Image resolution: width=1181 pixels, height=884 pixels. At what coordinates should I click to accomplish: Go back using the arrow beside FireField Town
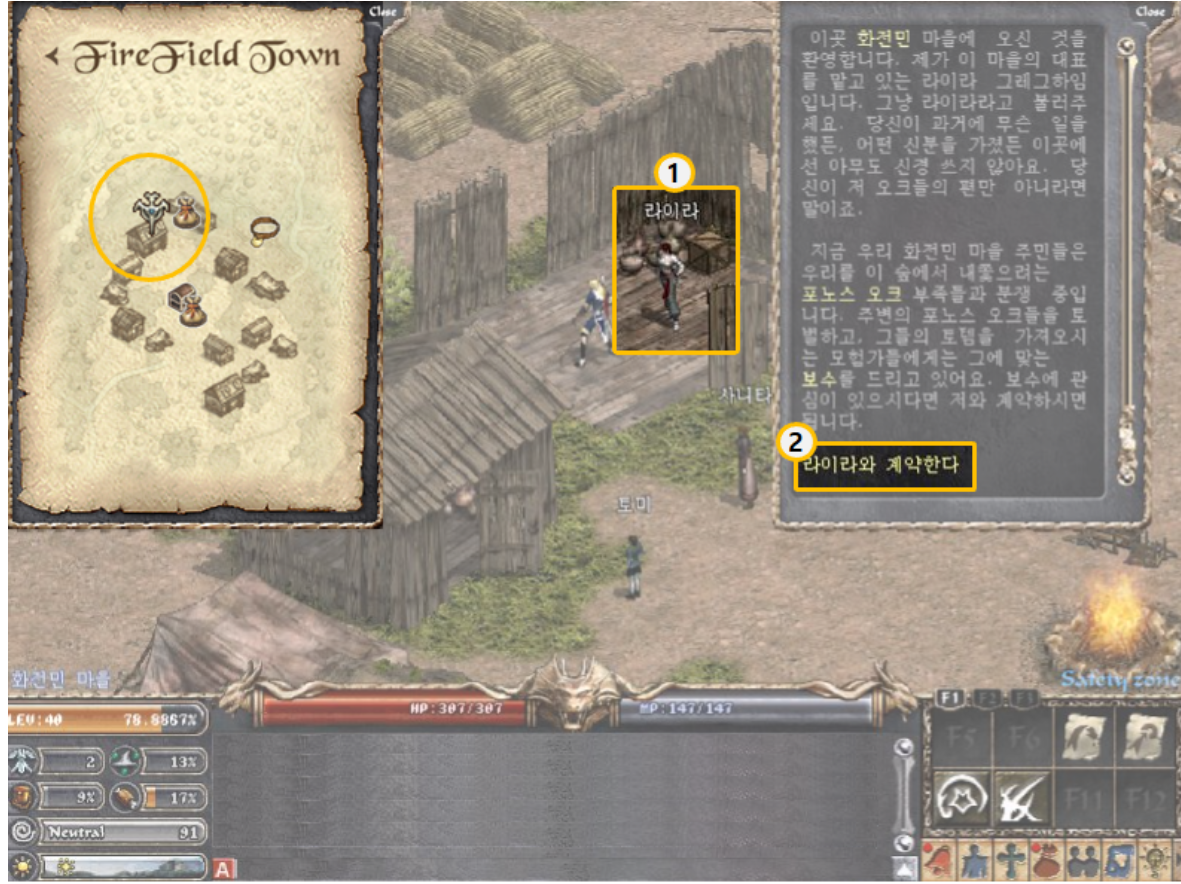(51, 56)
